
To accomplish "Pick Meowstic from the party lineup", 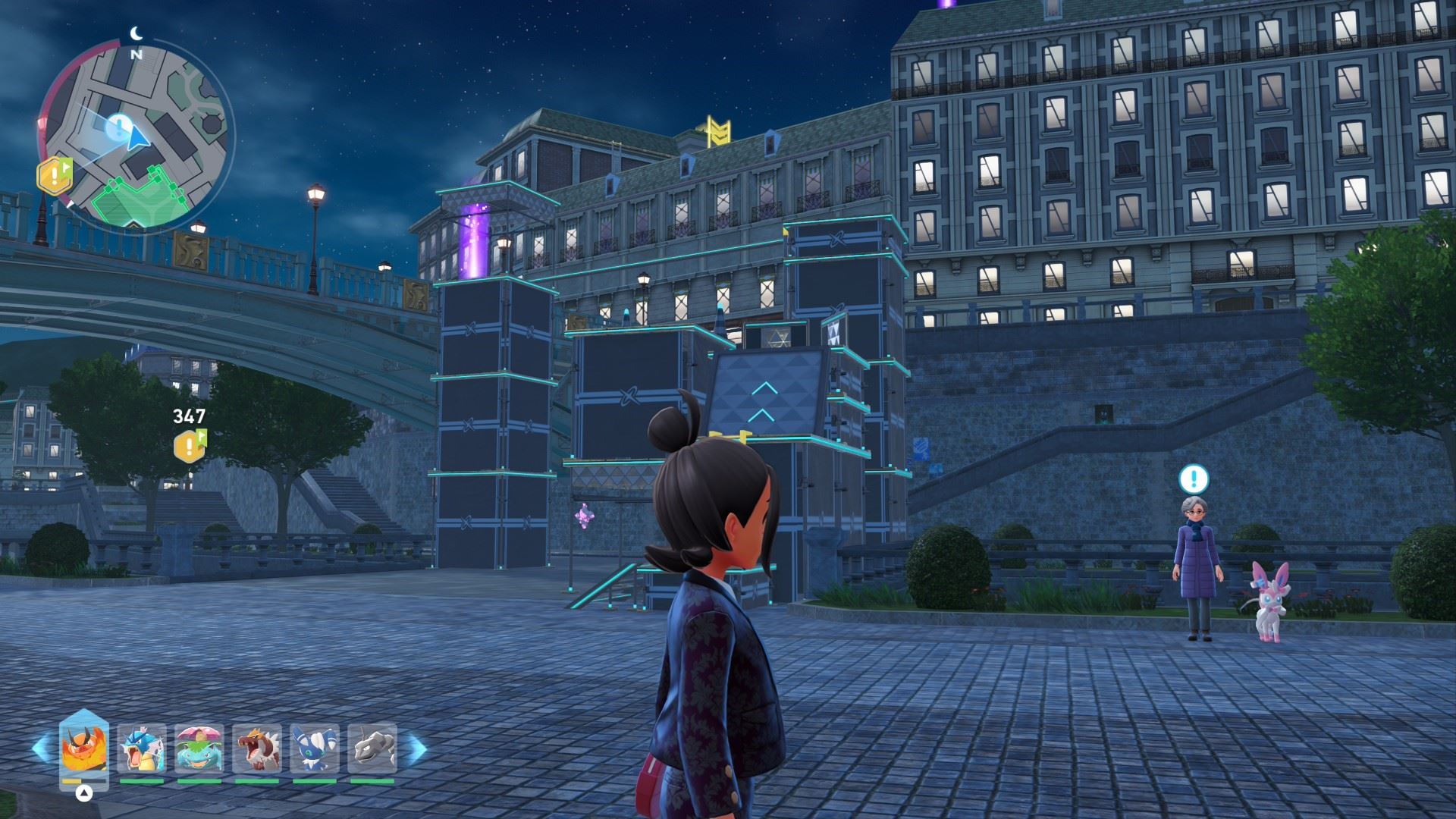I will point(315,748).
